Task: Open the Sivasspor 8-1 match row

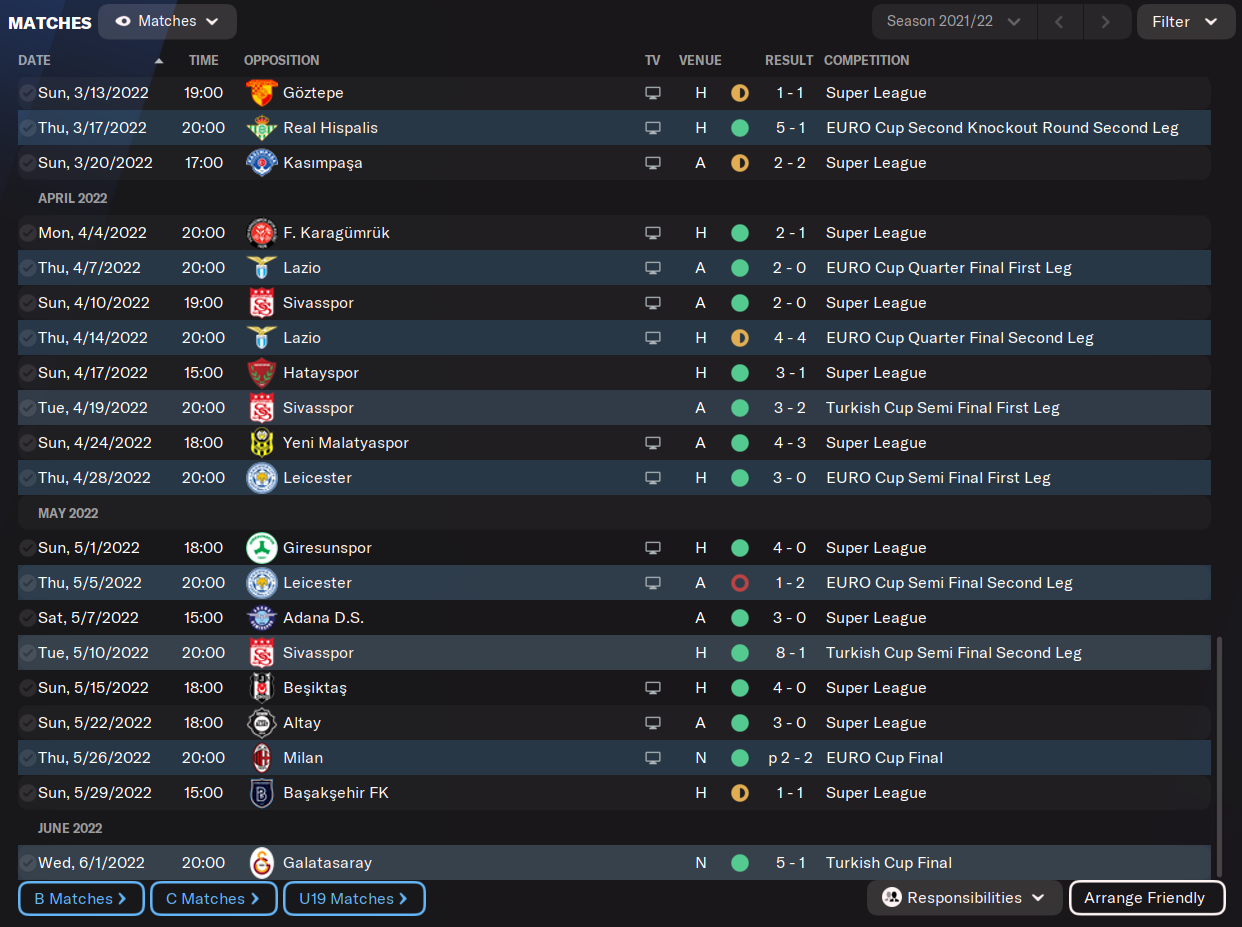Action: click(318, 653)
